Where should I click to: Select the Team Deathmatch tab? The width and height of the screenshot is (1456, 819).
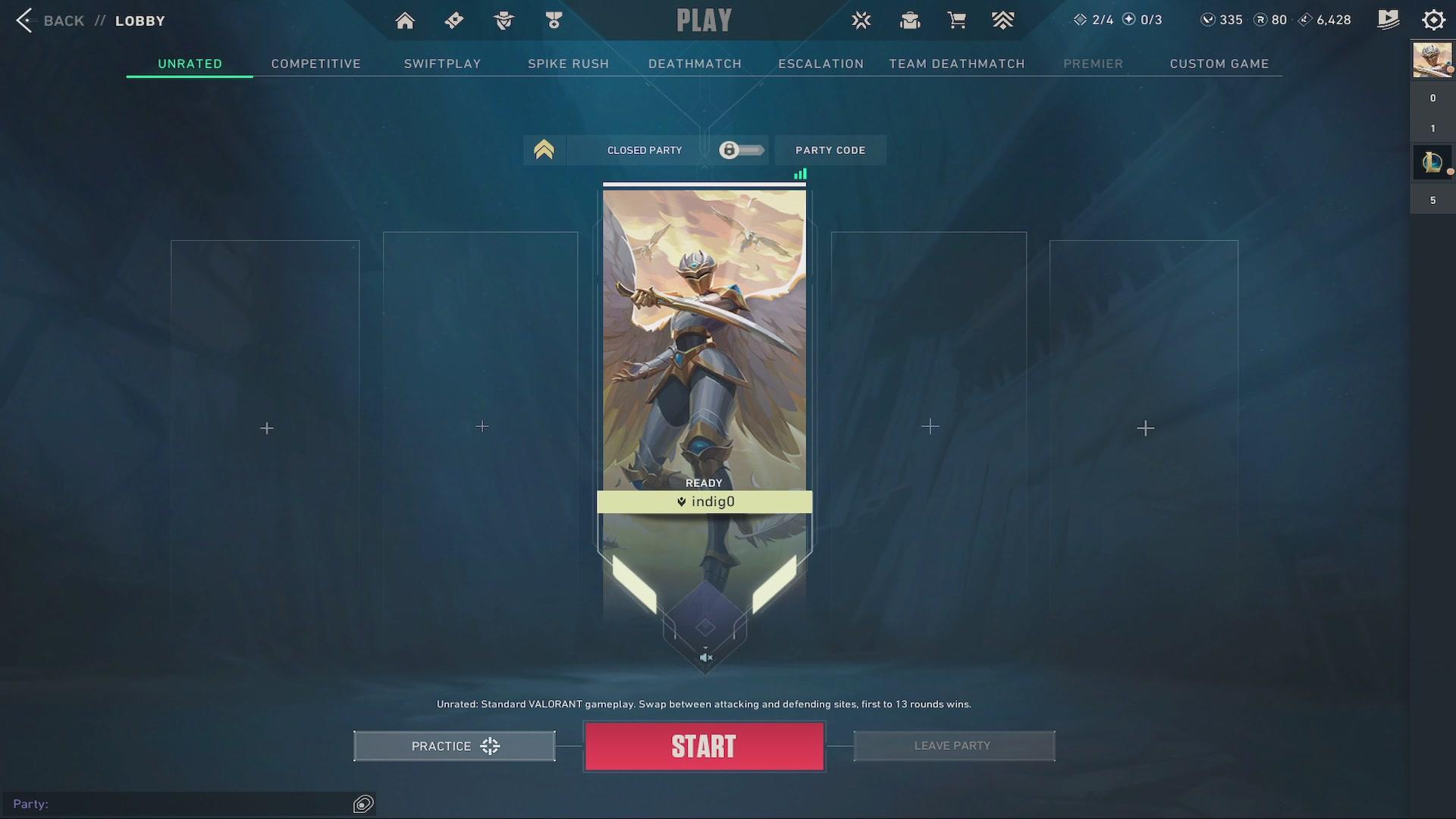956,64
